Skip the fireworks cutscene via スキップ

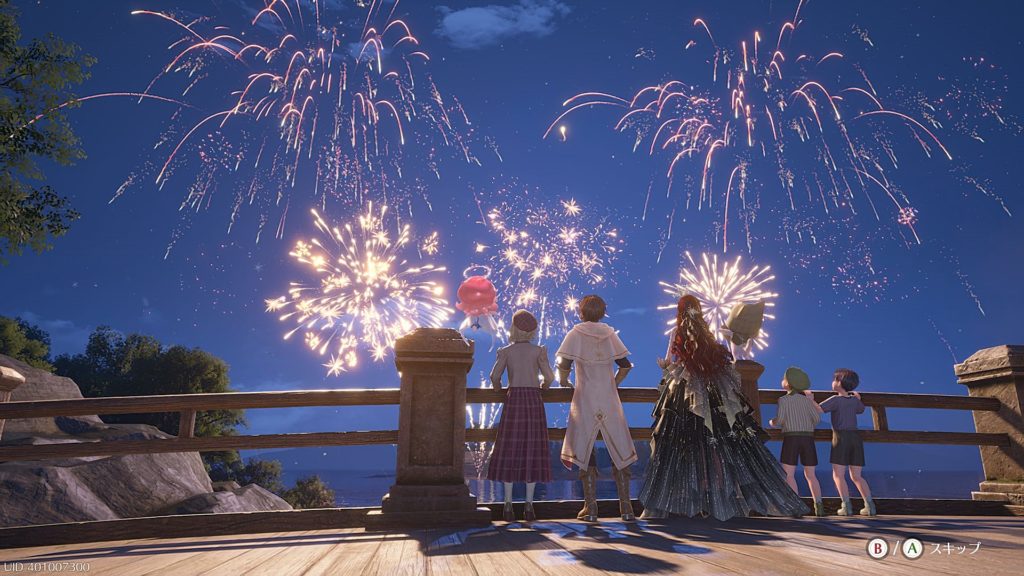click(955, 548)
